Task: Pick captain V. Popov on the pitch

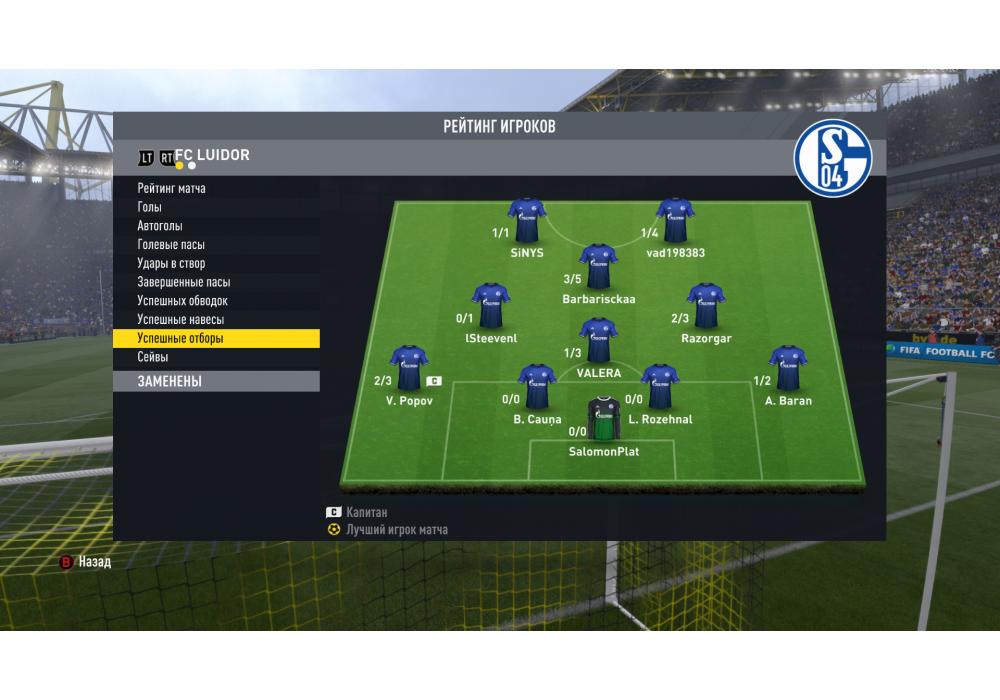Action: coord(408,368)
